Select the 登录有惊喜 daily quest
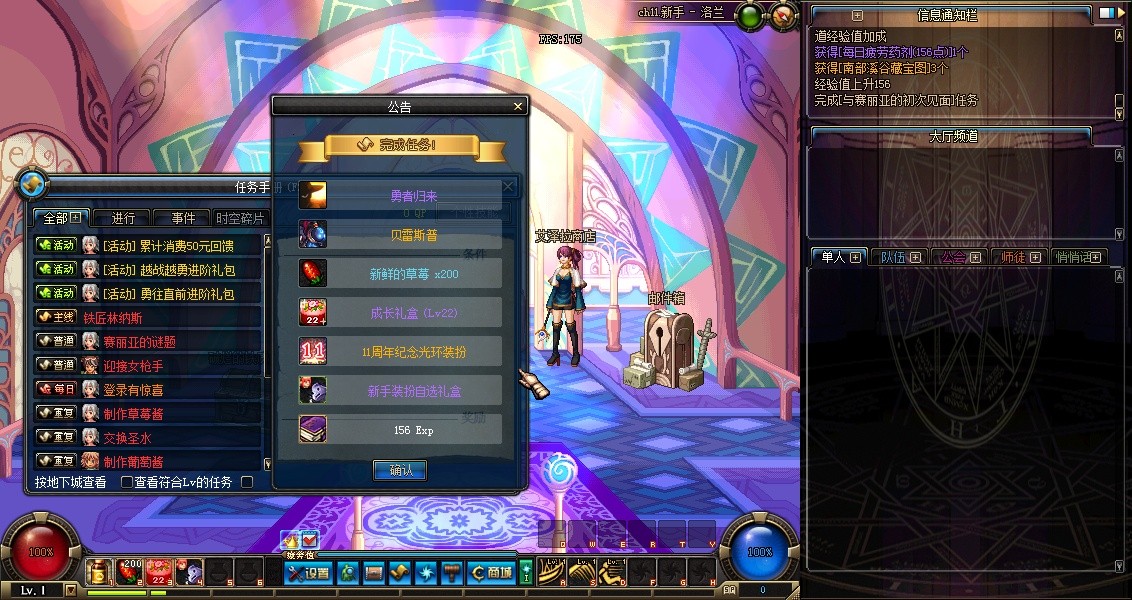The height and width of the screenshot is (600, 1132). (133, 389)
